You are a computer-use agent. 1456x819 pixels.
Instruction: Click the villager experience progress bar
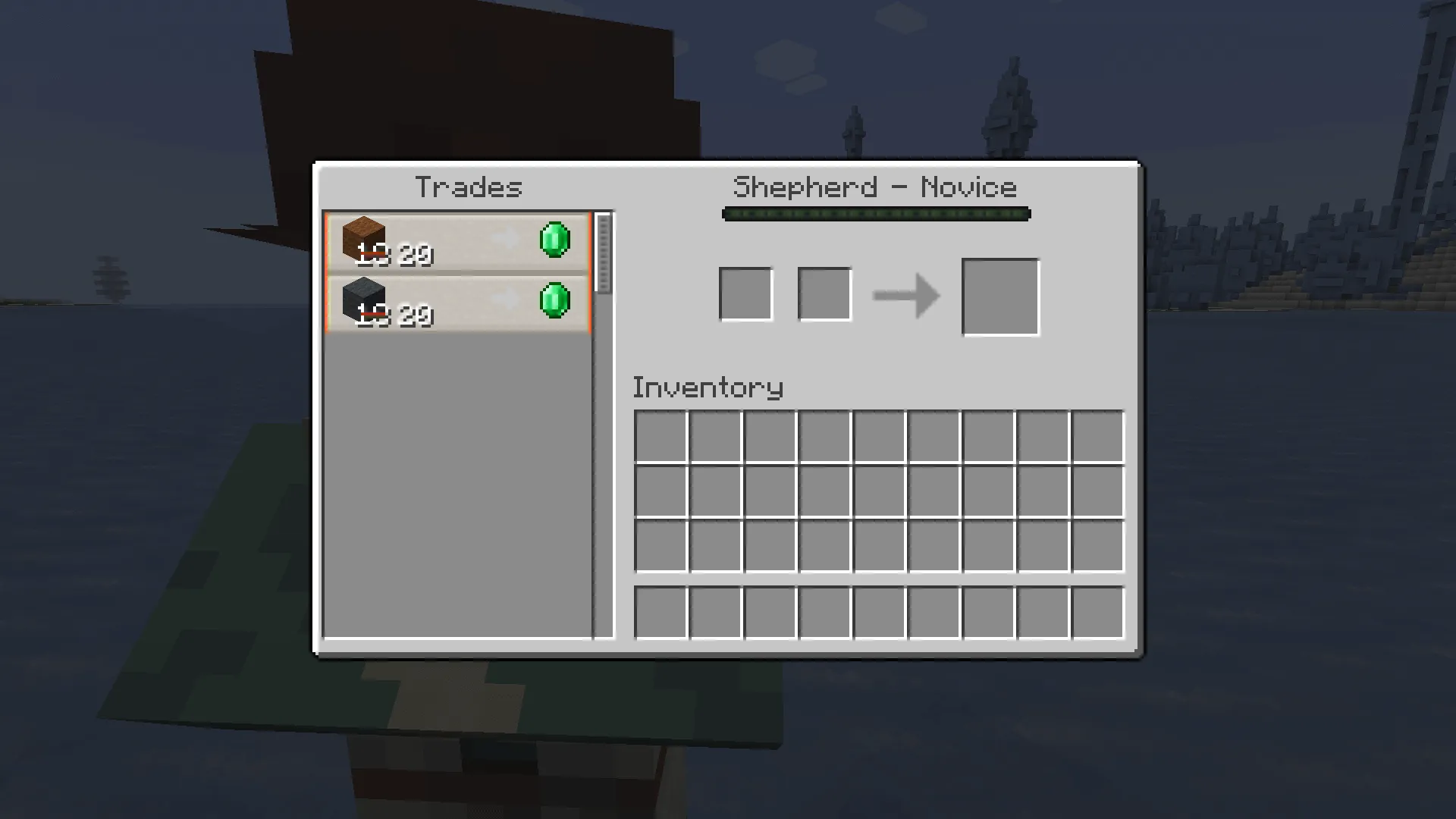[x=876, y=215]
